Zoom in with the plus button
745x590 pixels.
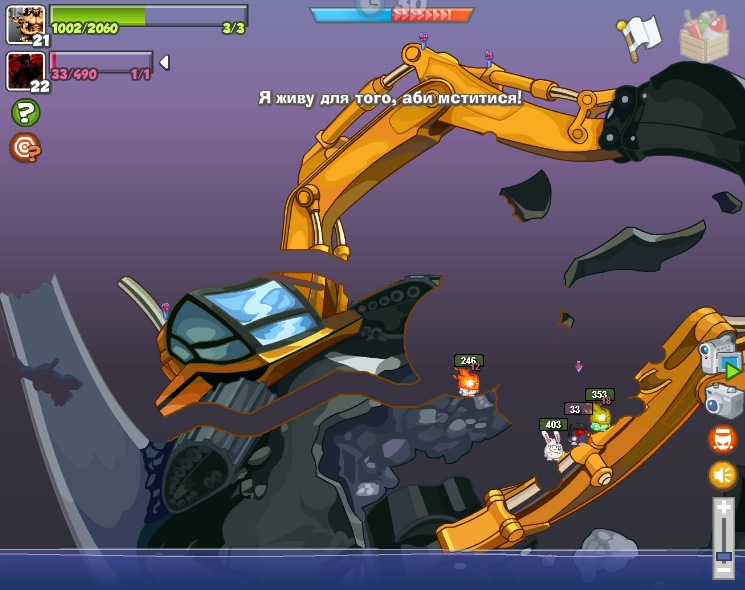pos(724,508)
